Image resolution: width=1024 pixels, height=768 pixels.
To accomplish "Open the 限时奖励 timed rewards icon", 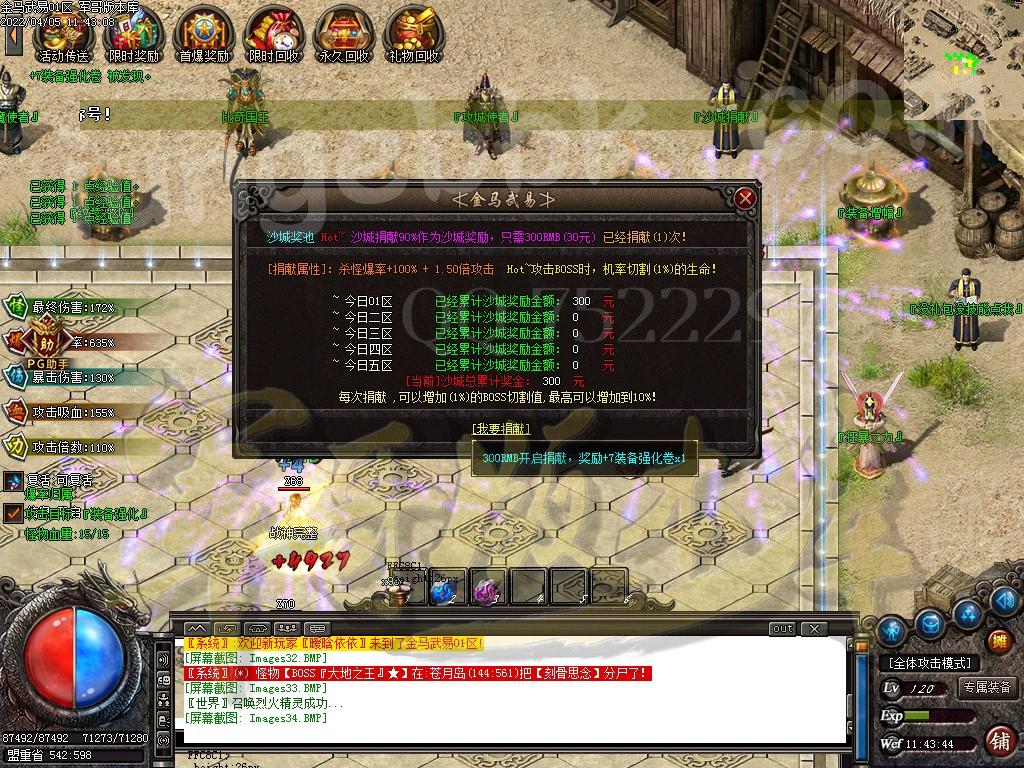I will [133, 34].
